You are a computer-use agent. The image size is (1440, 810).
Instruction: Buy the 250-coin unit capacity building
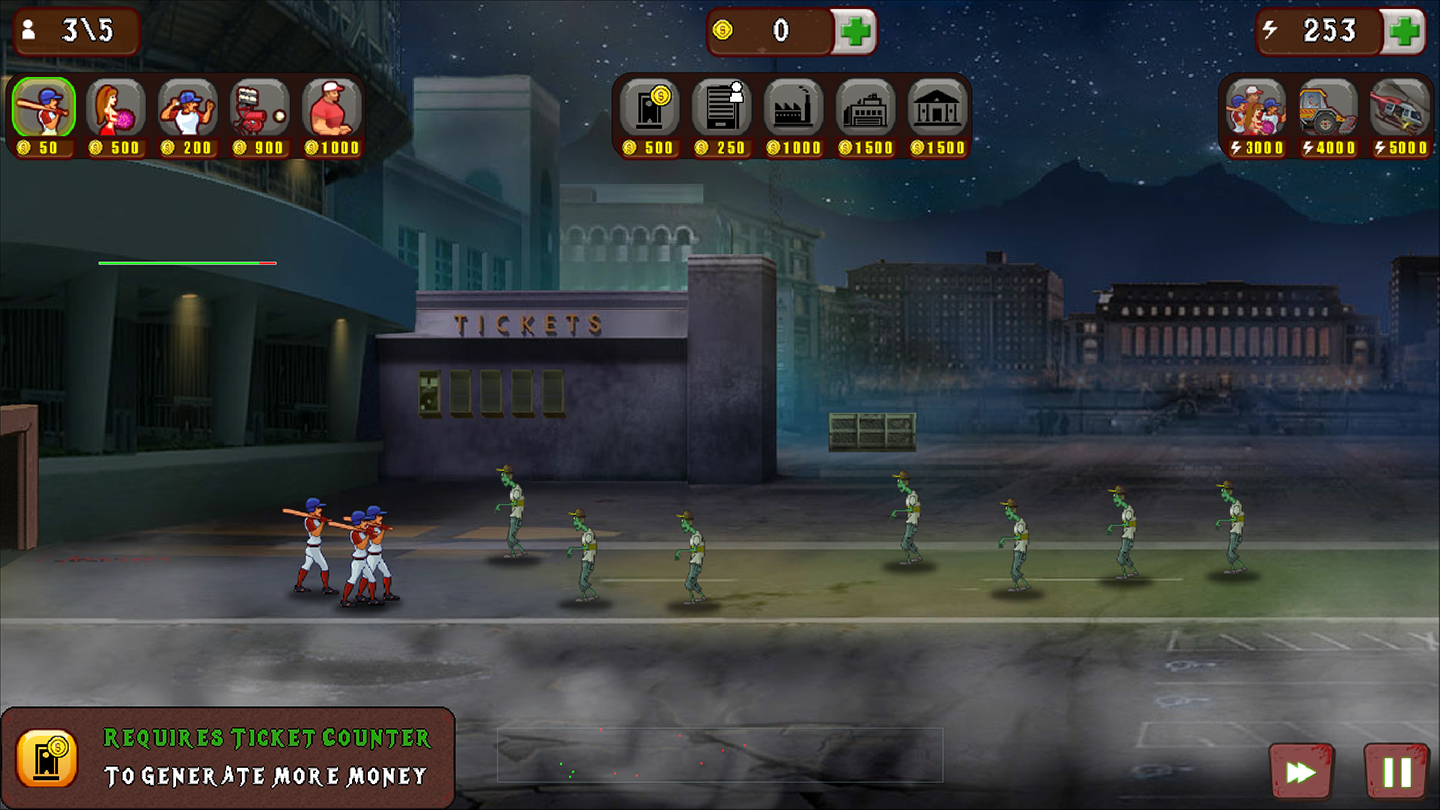pyautogui.click(x=721, y=108)
